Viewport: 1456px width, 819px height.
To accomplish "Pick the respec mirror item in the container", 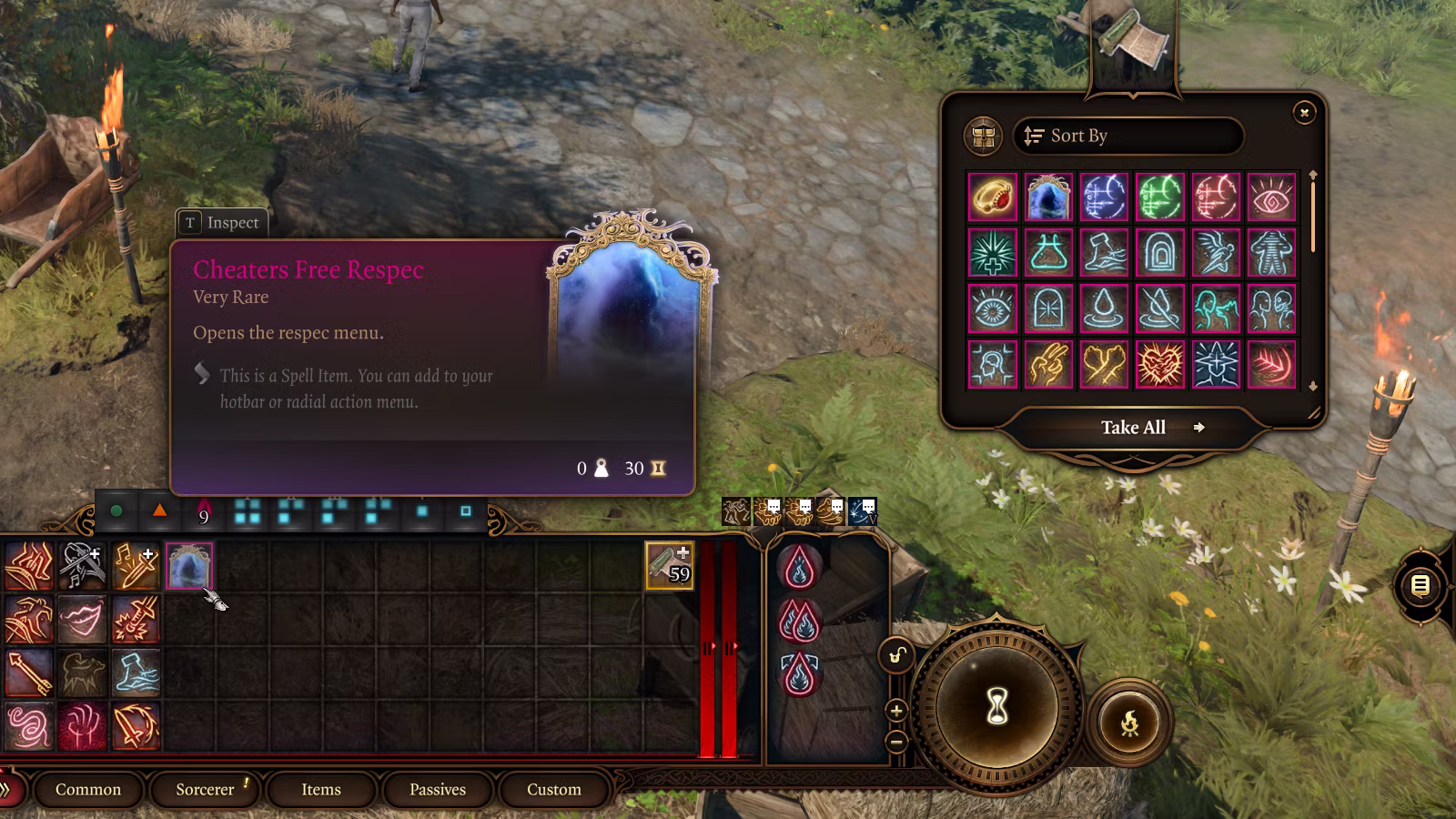I will point(1048,197).
